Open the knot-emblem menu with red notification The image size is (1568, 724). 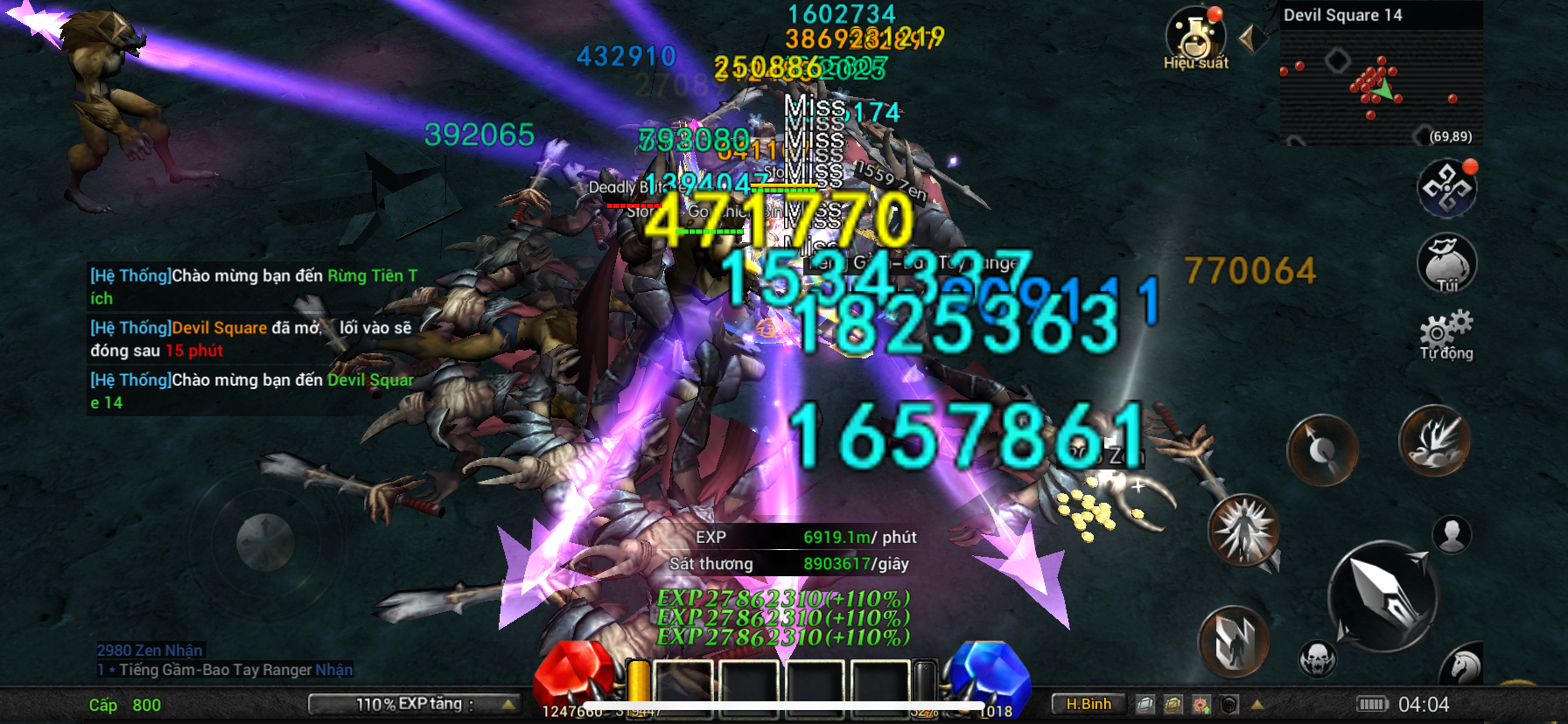click(1446, 188)
